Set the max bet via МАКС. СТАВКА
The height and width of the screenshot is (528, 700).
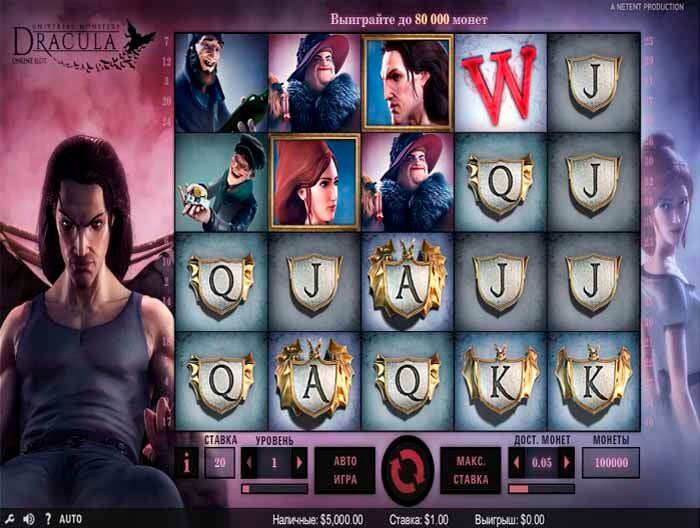click(x=470, y=468)
